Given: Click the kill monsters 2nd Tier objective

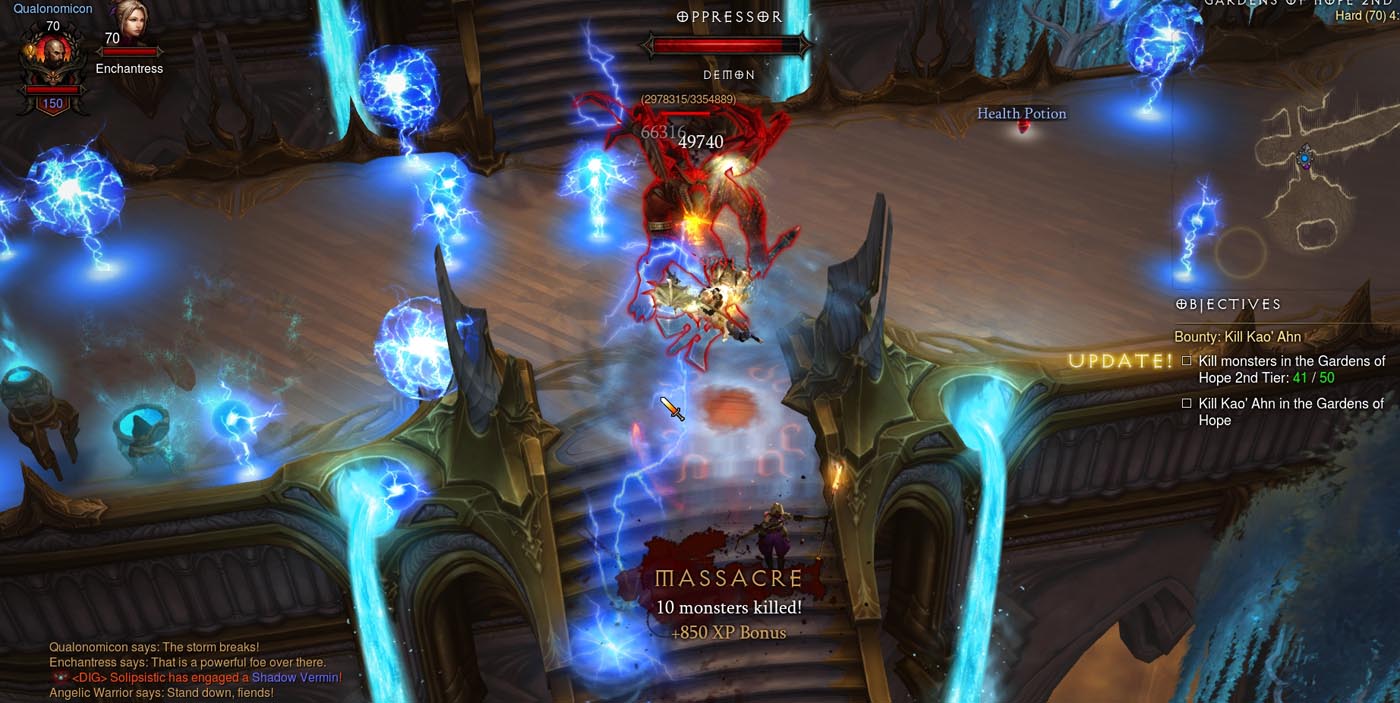Looking at the screenshot, I should [1291, 369].
